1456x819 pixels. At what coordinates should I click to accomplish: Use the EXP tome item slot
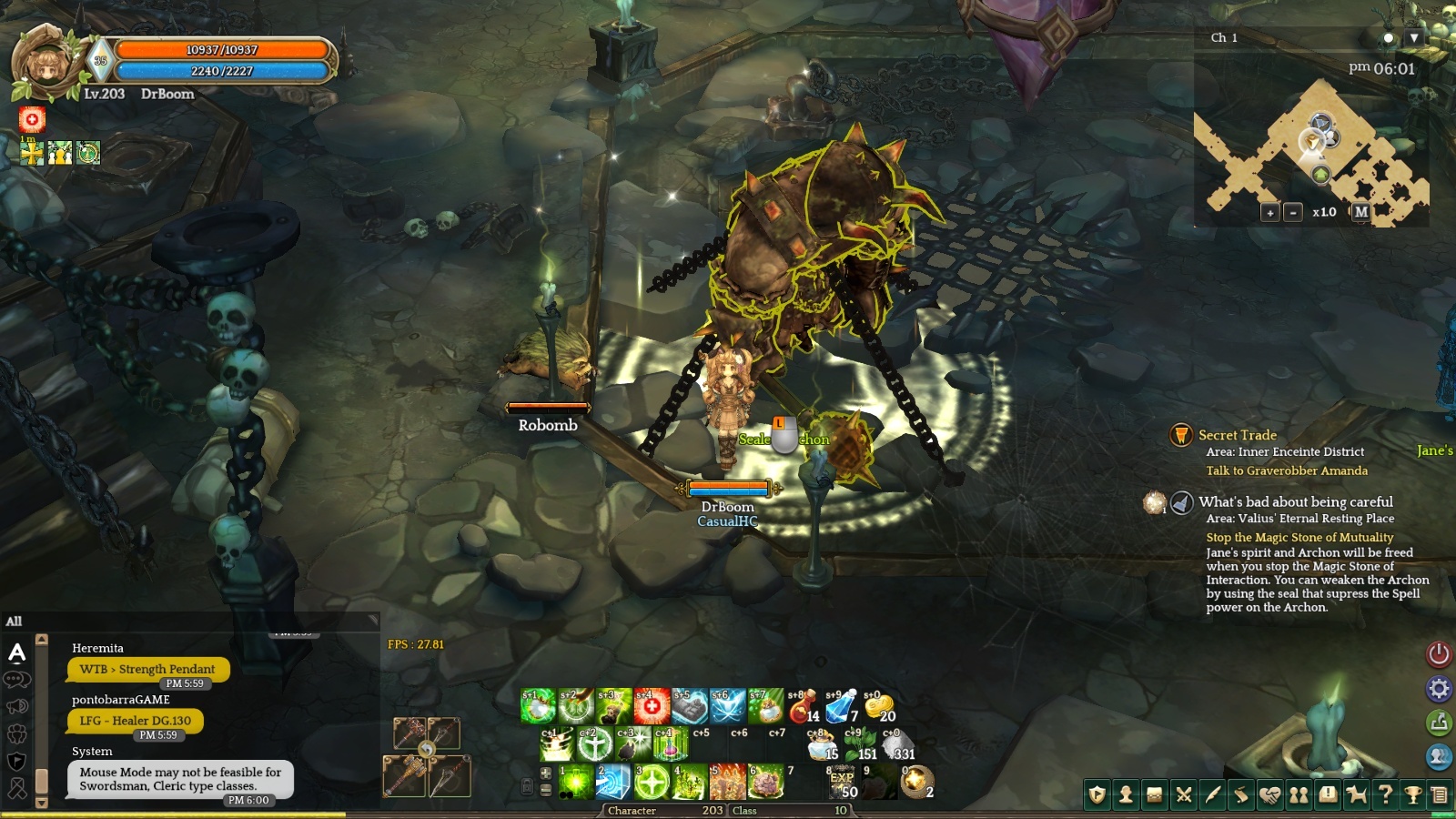(842, 782)
